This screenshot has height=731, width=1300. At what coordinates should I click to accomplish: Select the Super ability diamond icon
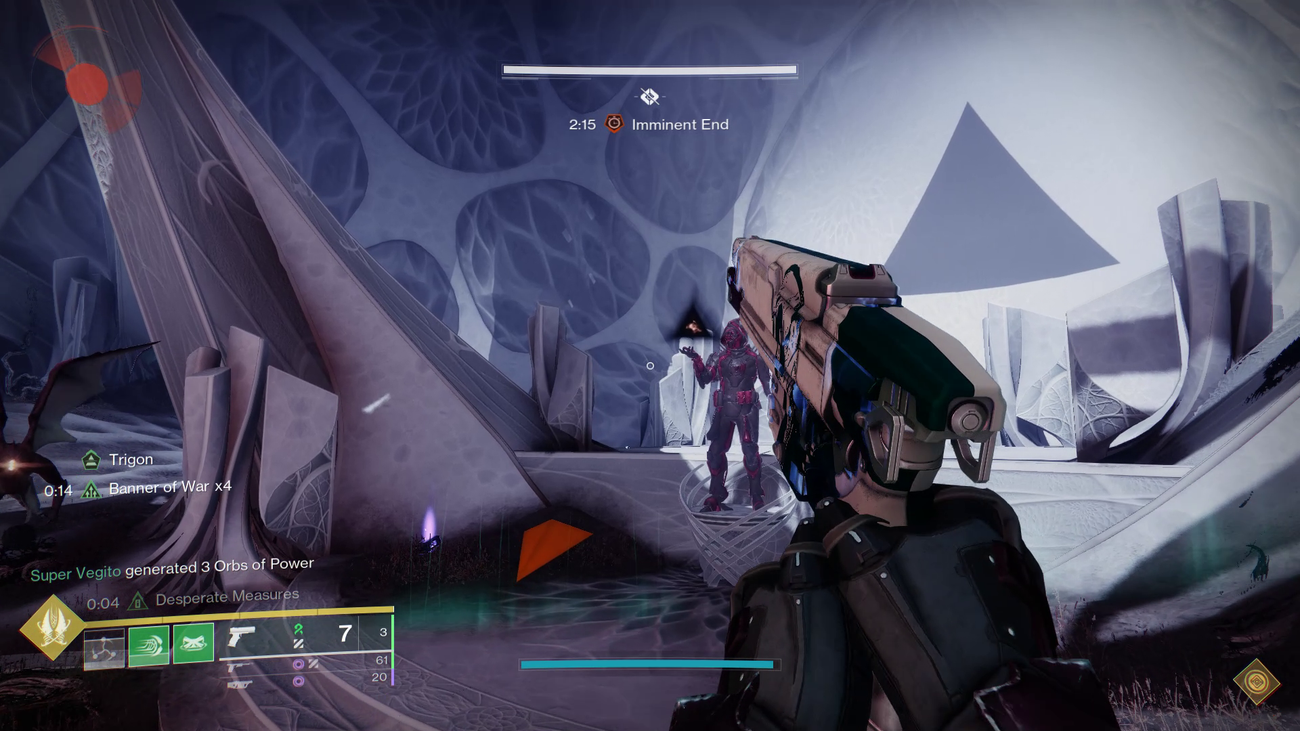pos(57,628)
